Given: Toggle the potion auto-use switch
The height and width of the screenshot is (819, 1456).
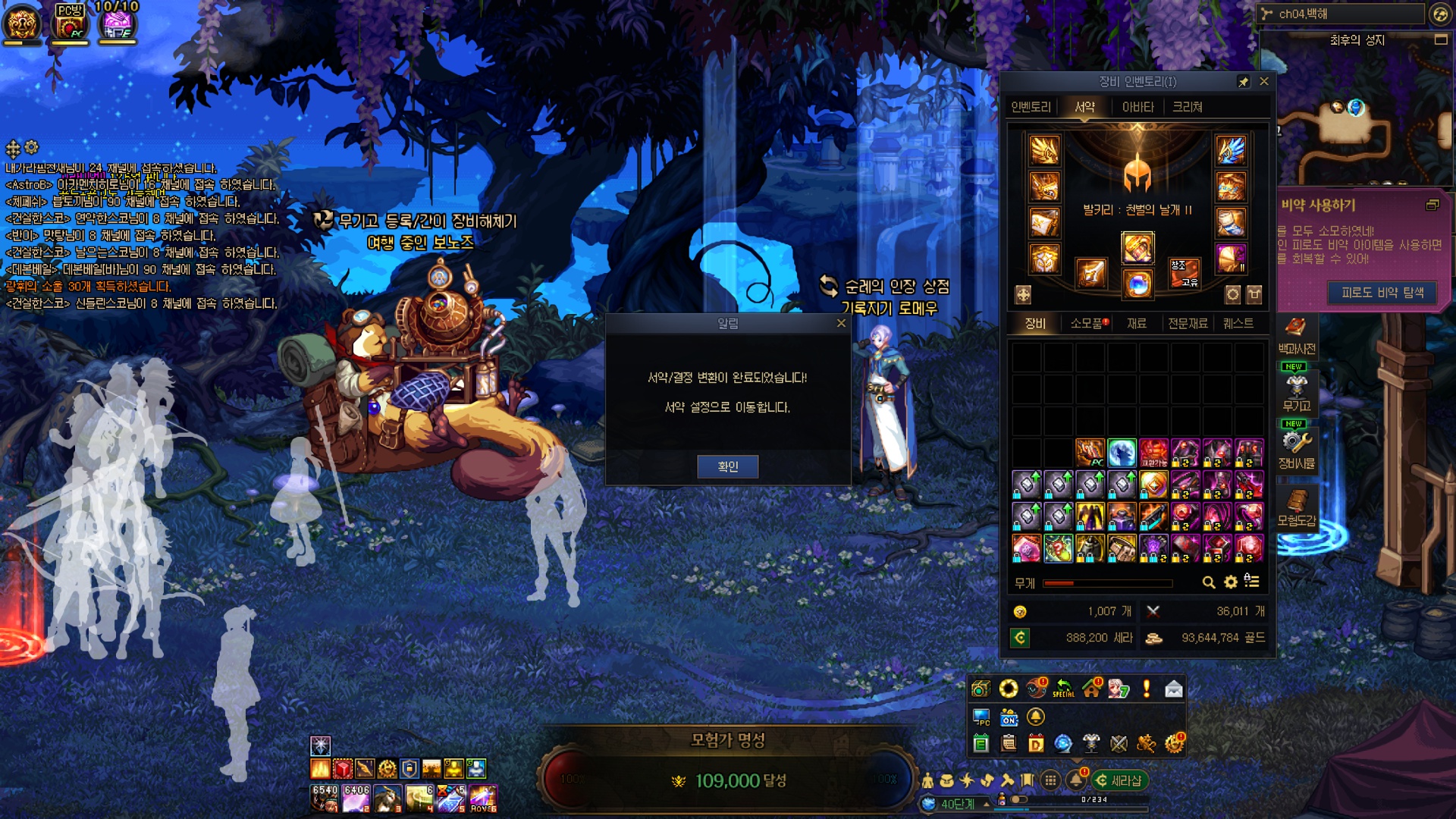Looking at the screenshot, I should click(1018, 799).
